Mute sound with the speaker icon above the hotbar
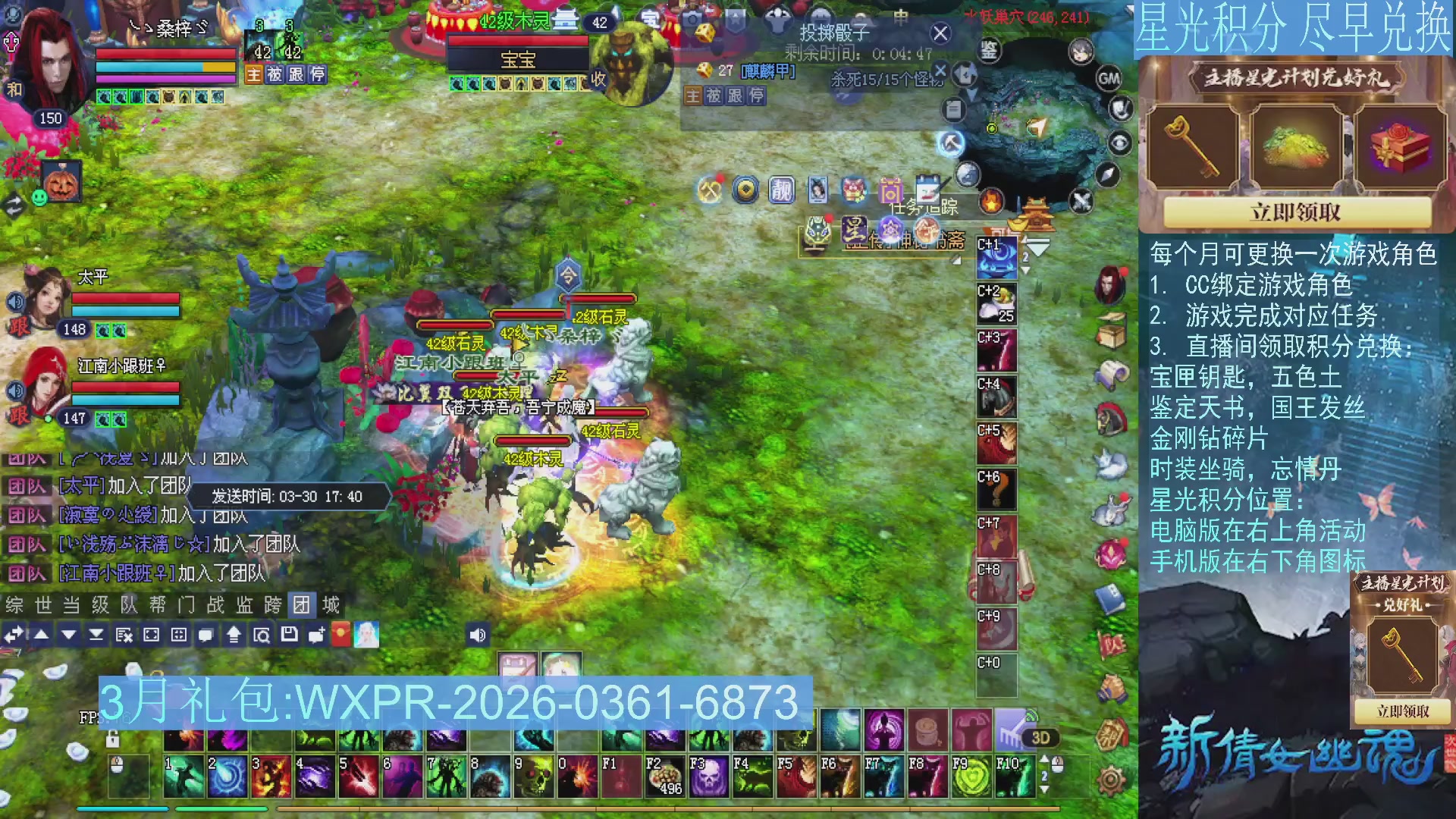Screen dimensions: 1456x819 coord(477,634)
